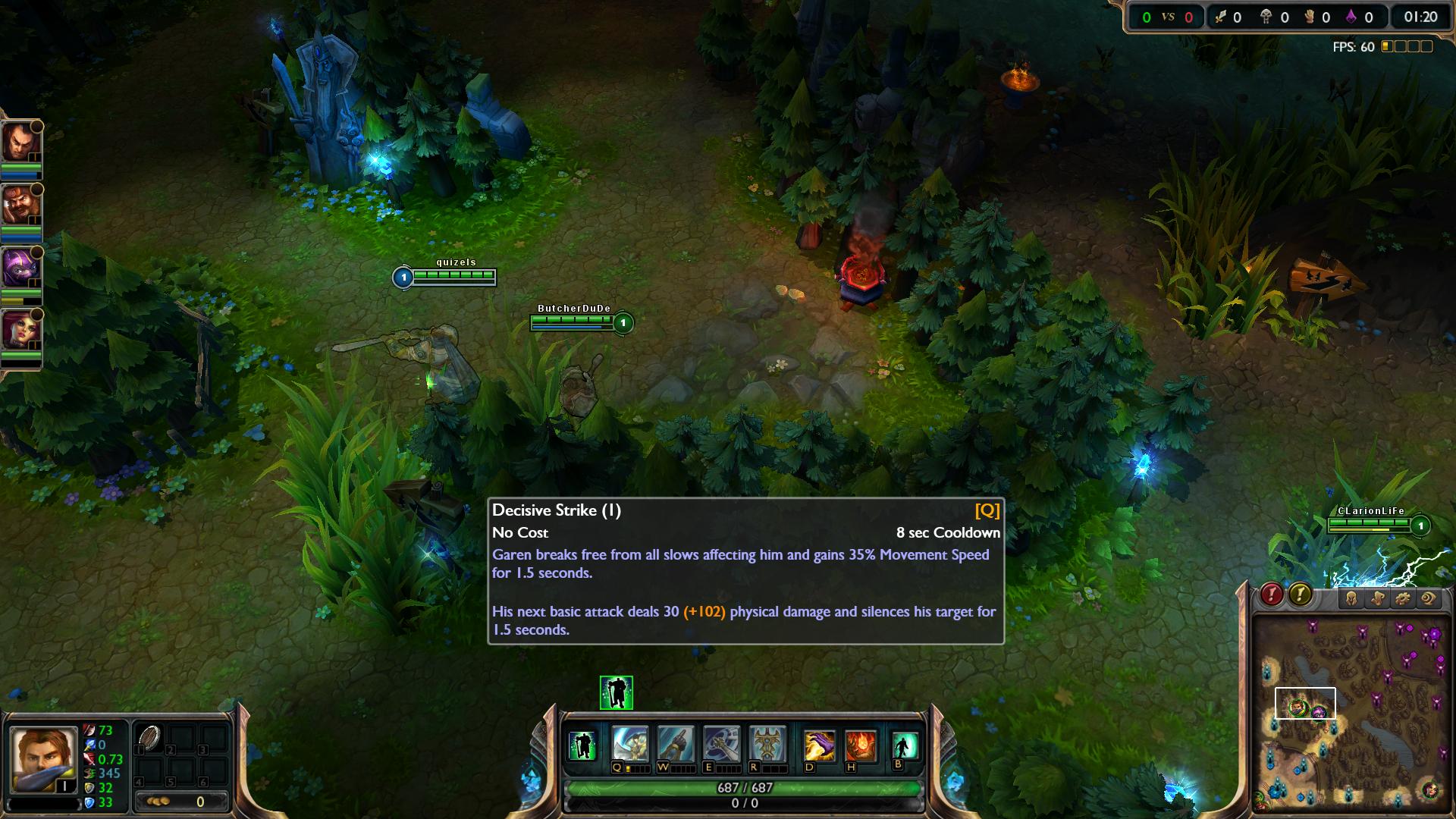The image size is (1456, 819).
Task: Click the yellow exclamation ping button
Action: (x=1300, y=595)
